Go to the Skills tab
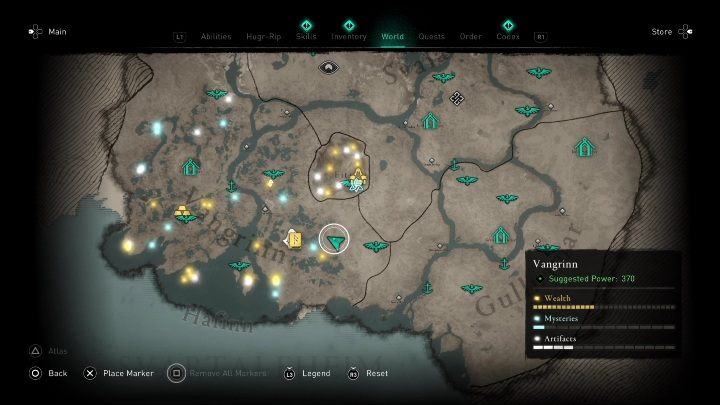 (306, 37)
